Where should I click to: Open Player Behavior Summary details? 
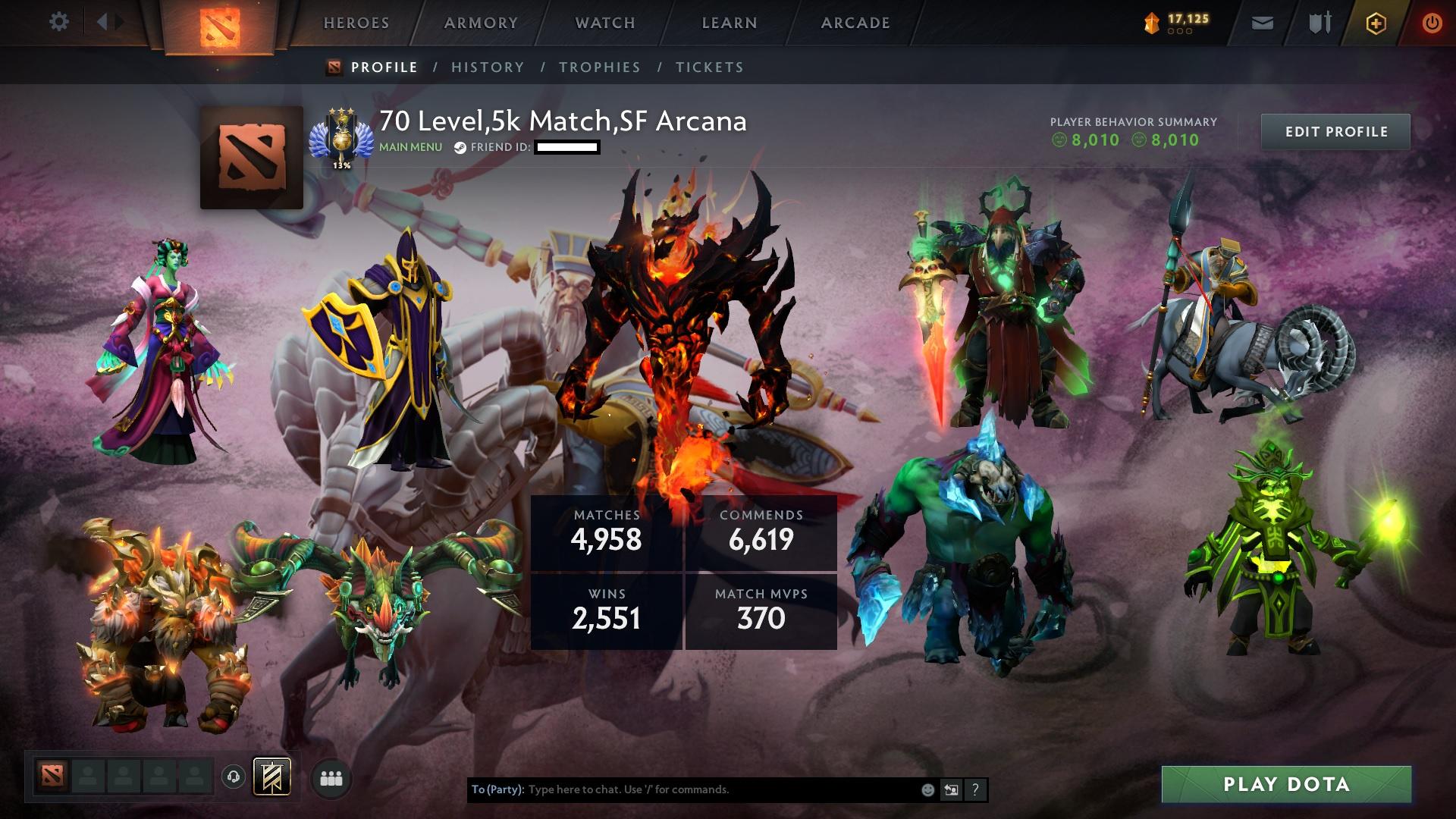pyautogui.click(x=1132, y=129)
